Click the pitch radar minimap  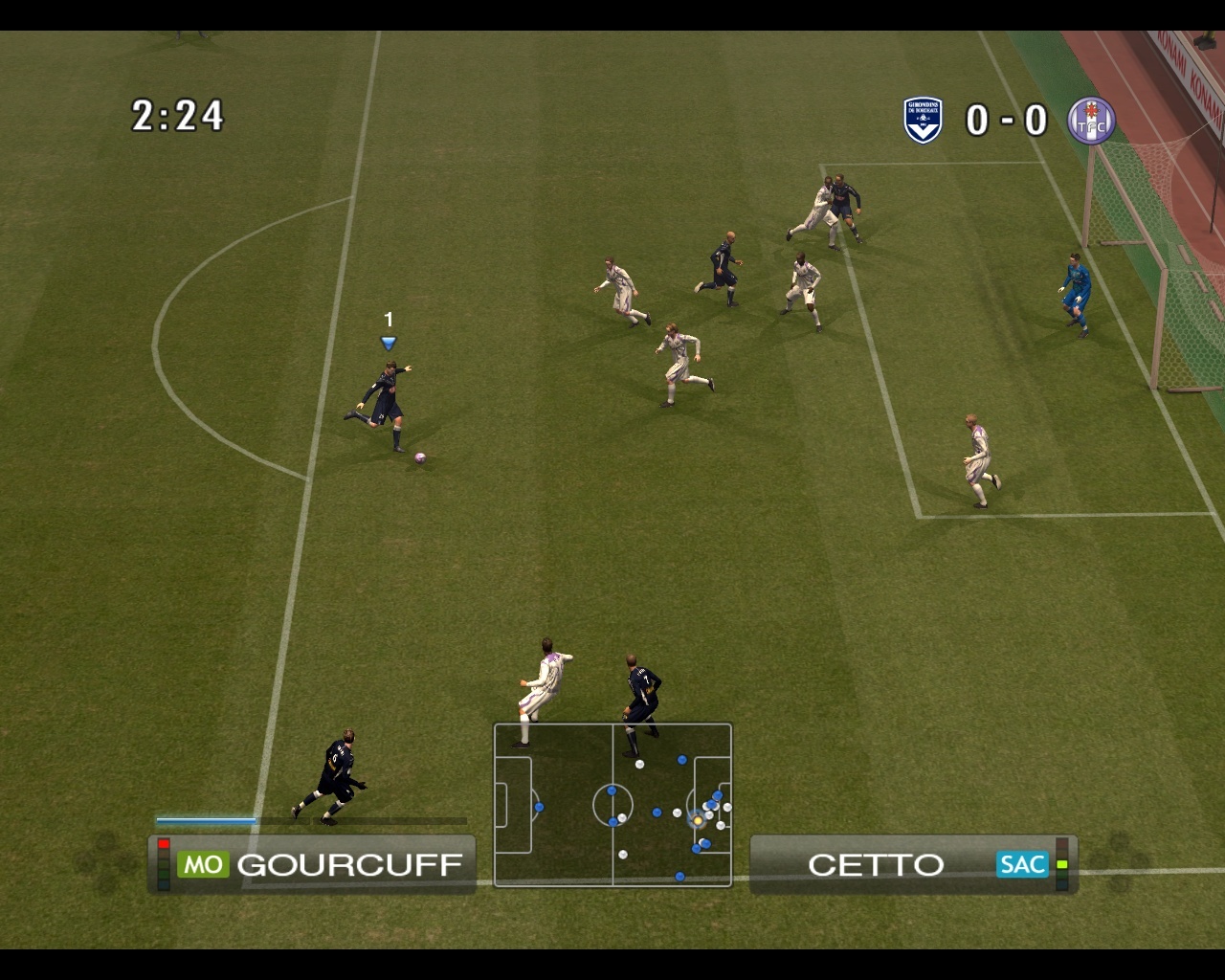(612, 805)
